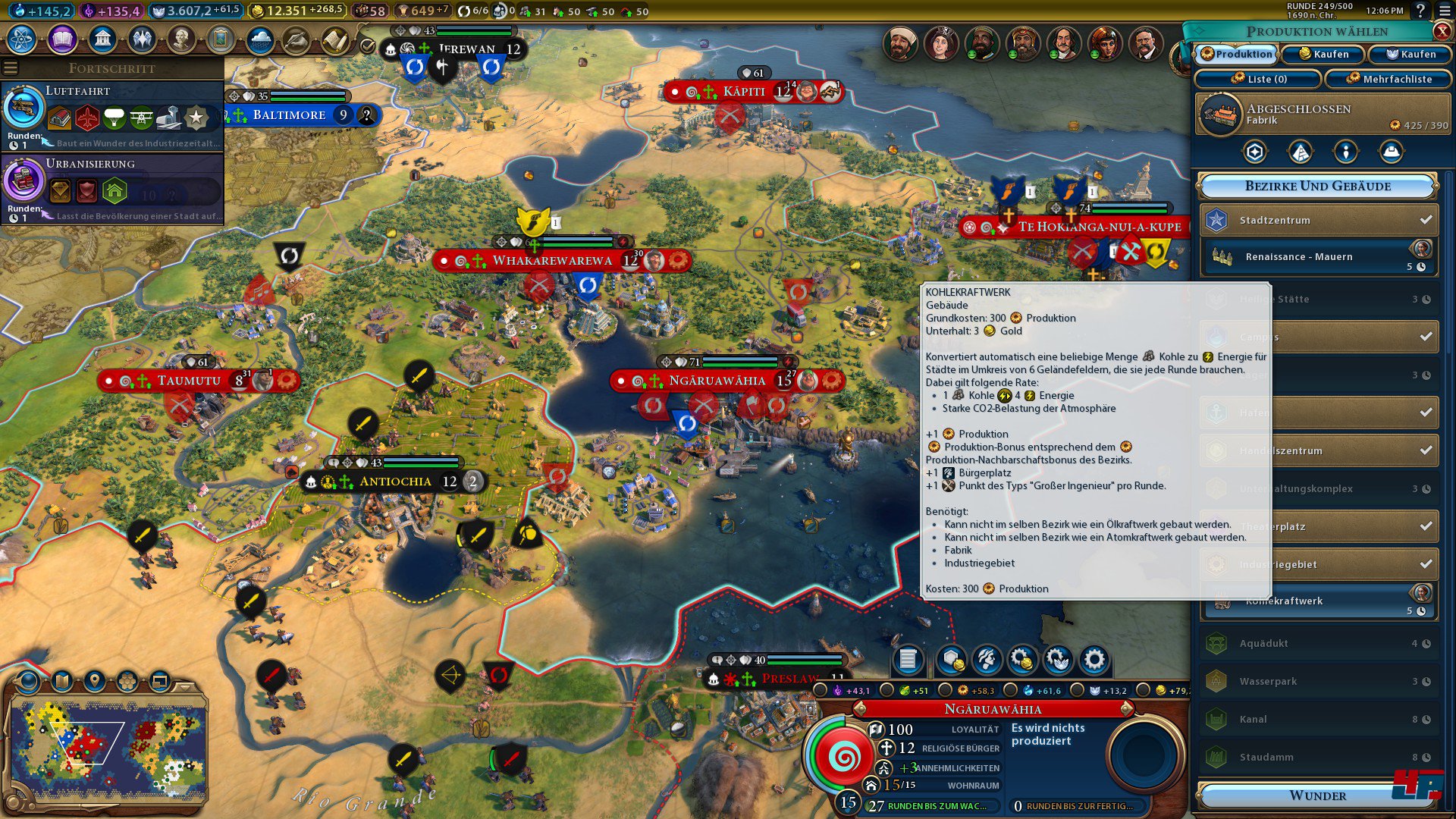This screenshot has width=1456, height=819.
Task: Switch to the Produktion tab
Action: pyautogui.click(x=1236, y=54)
